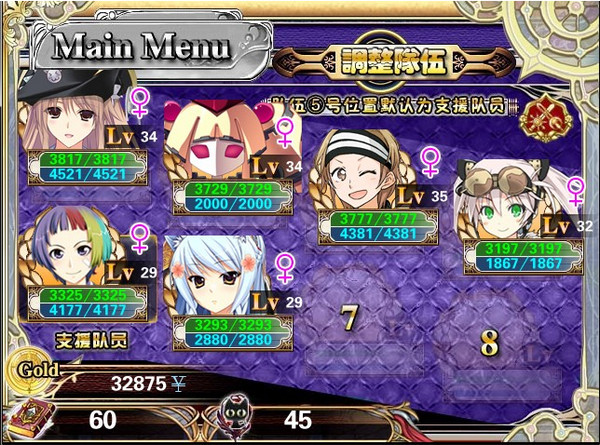Open the Main Menu button
The image size is (600, 445).
(x=141, y=46)
